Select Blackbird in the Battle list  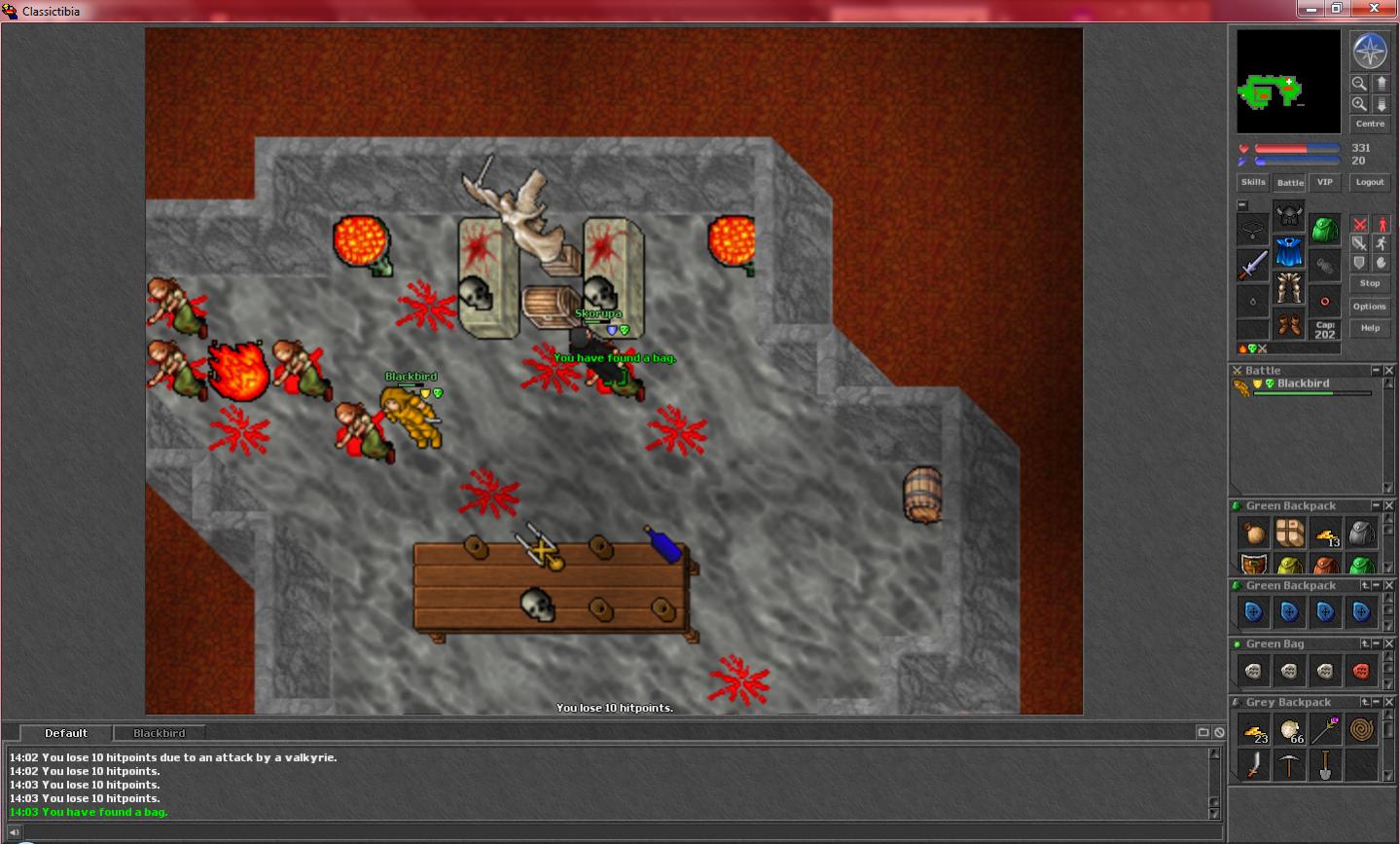[x=1303, y=384]
